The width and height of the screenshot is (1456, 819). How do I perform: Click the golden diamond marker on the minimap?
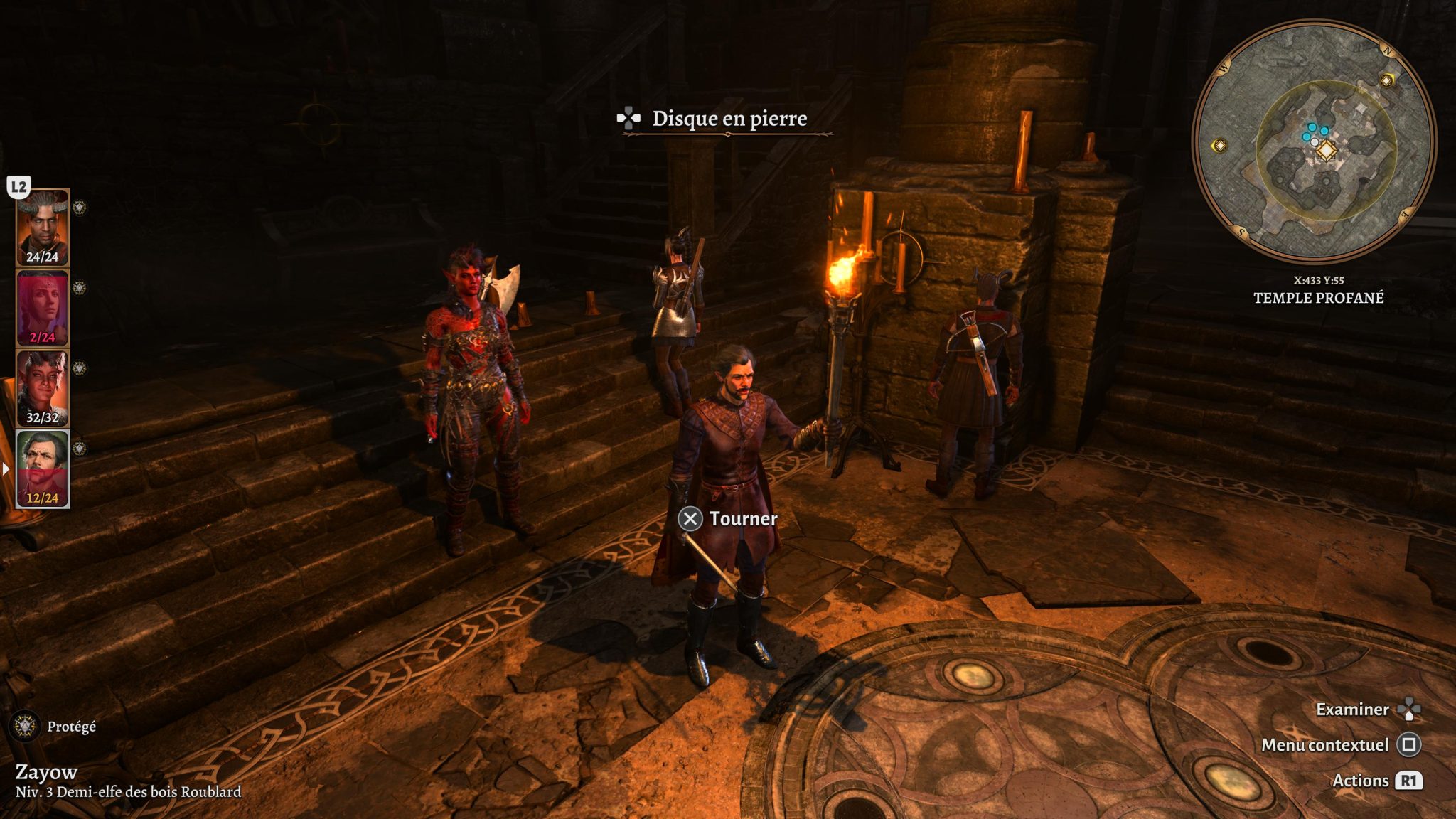1327,151
